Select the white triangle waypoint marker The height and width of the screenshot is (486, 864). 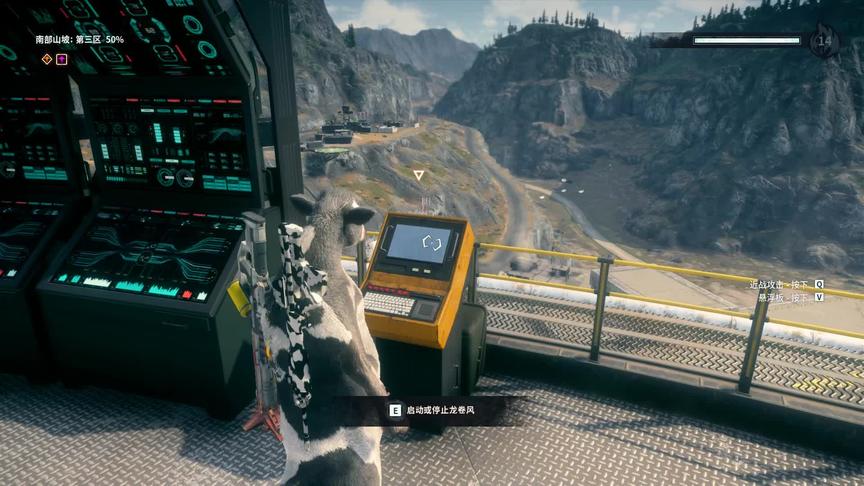[419, 175]
